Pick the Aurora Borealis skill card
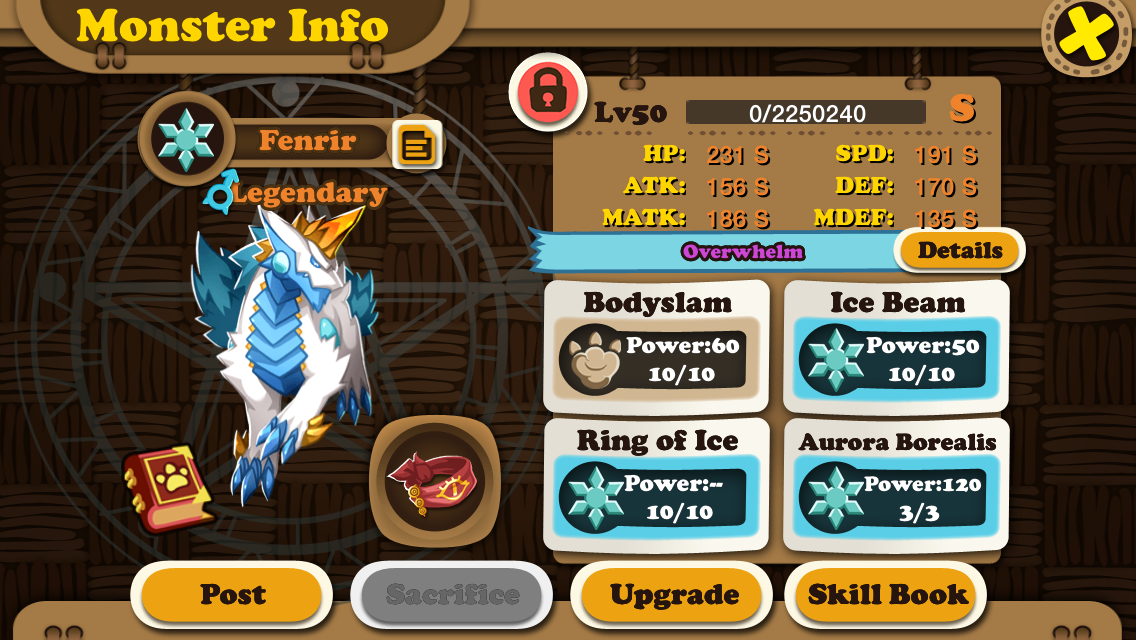1136x640 pixels. click(x=896, y=485)
